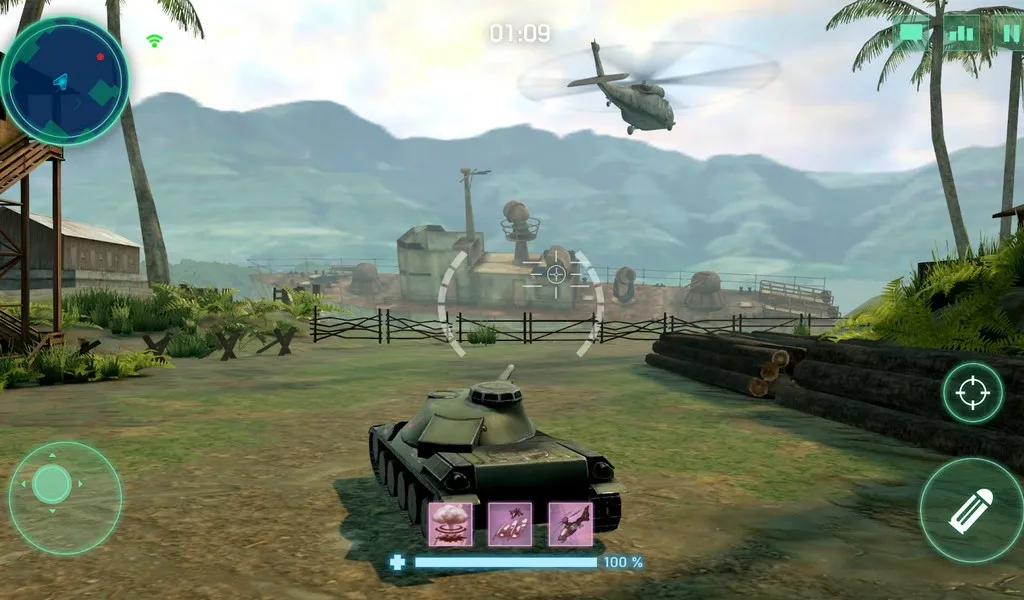Screen dimensions: 1024x600
Task: Show the scoreboard bar-chart button
Action: (961, 32)
